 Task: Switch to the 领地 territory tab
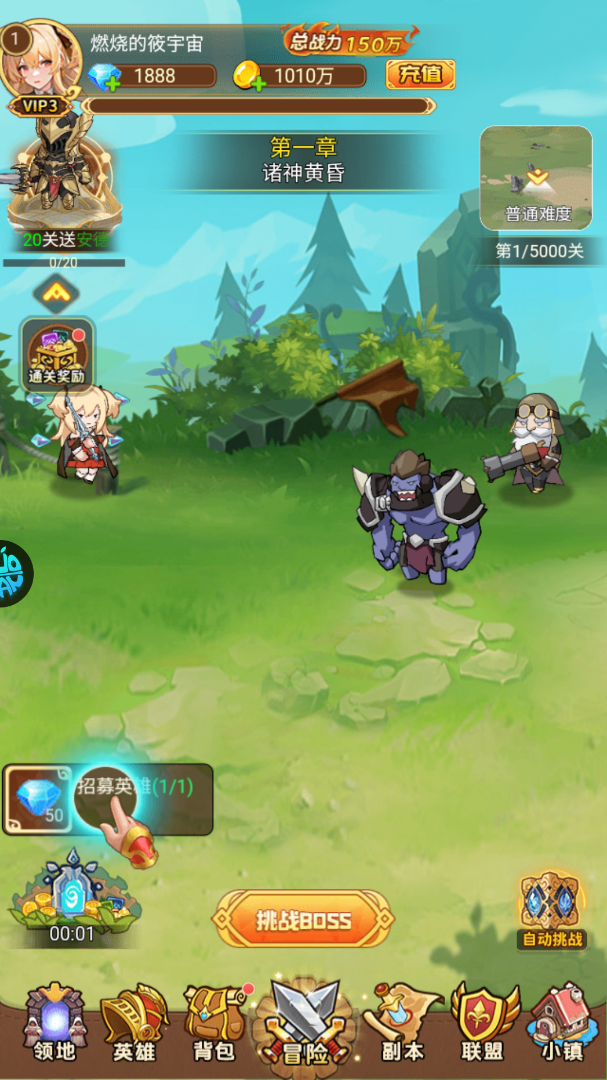[55, 1022]
